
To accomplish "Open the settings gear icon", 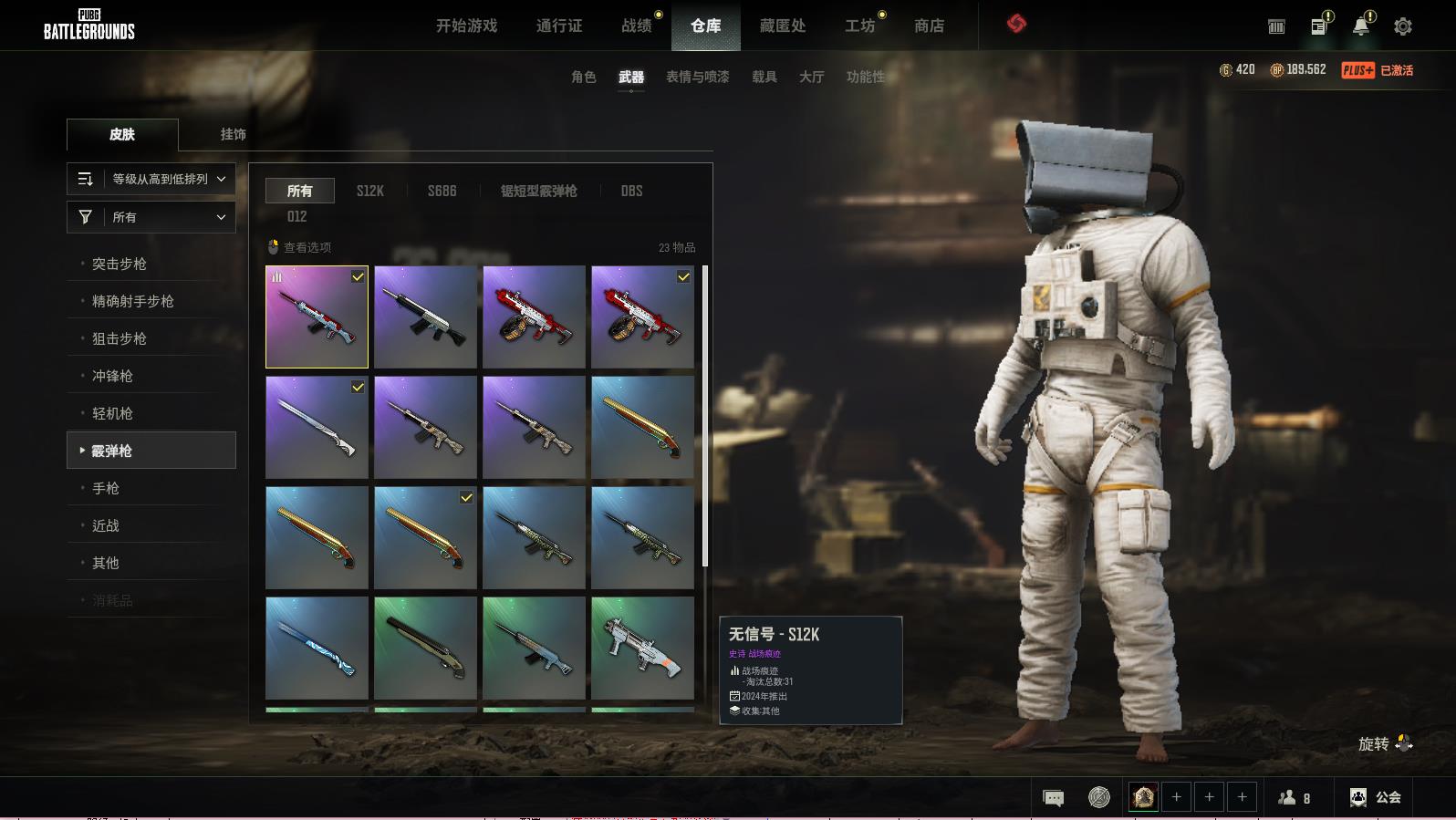I will pyautogui.click(x=1402, y=26).
